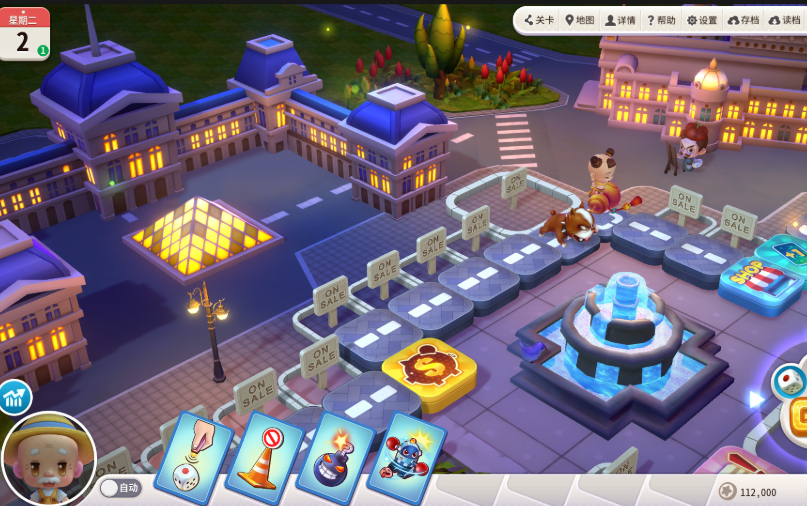Save the game with 存档
The height and width of the screenshot is (506, 807).
point(743,20)
